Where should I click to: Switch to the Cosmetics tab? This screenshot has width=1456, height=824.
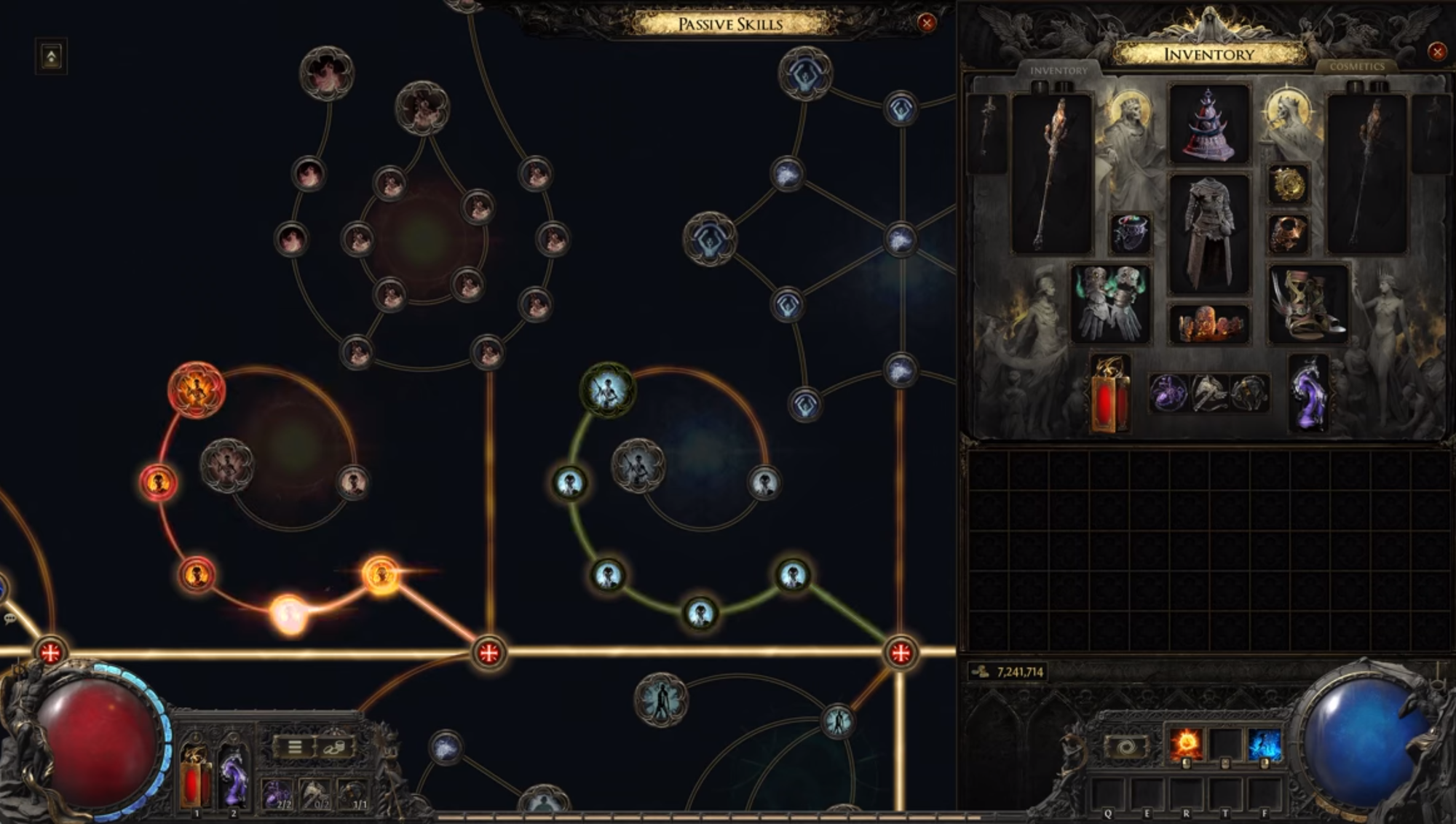point(1356,67)
